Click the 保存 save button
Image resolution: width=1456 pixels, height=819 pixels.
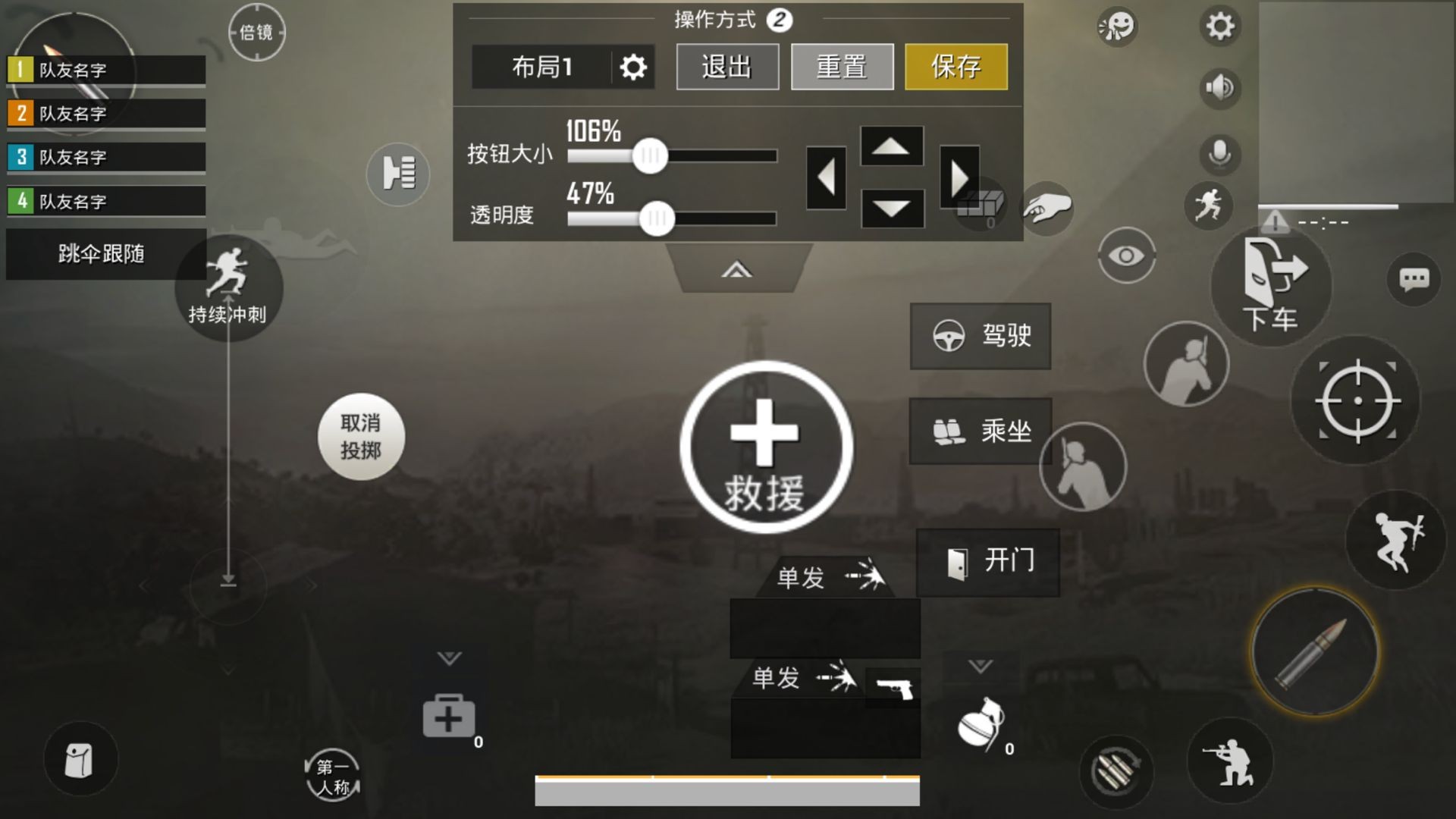click(x=956, y=67)
